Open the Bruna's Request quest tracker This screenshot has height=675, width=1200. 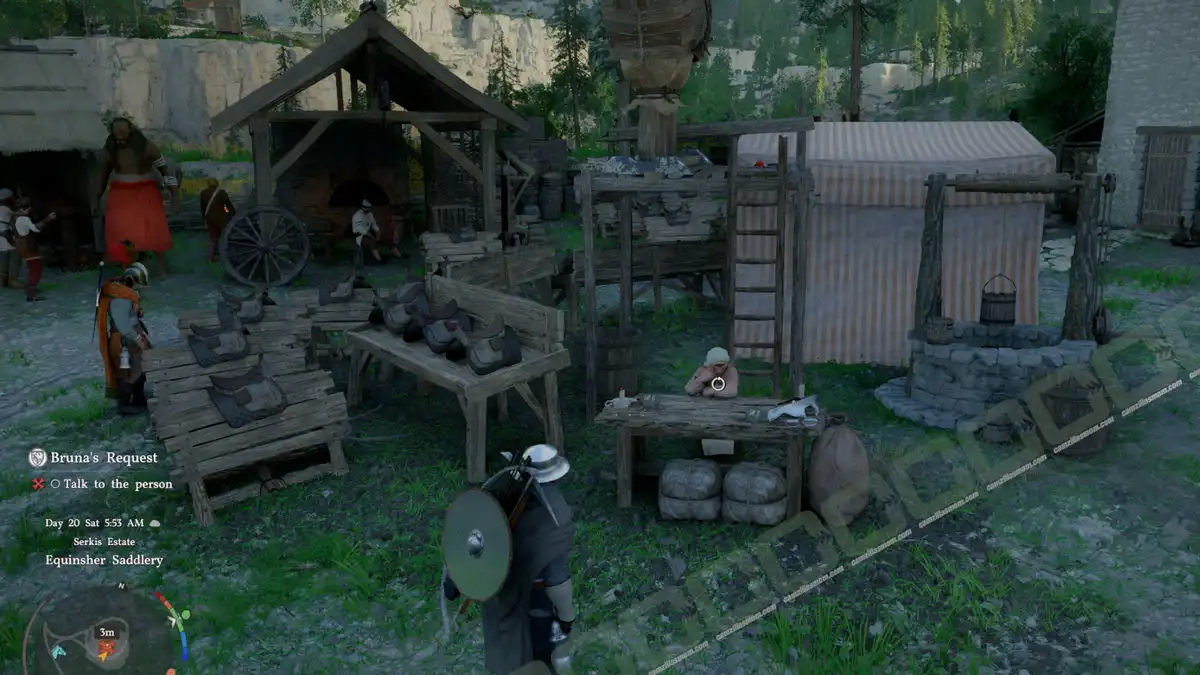pyautogui.click(x=94, y=458)
